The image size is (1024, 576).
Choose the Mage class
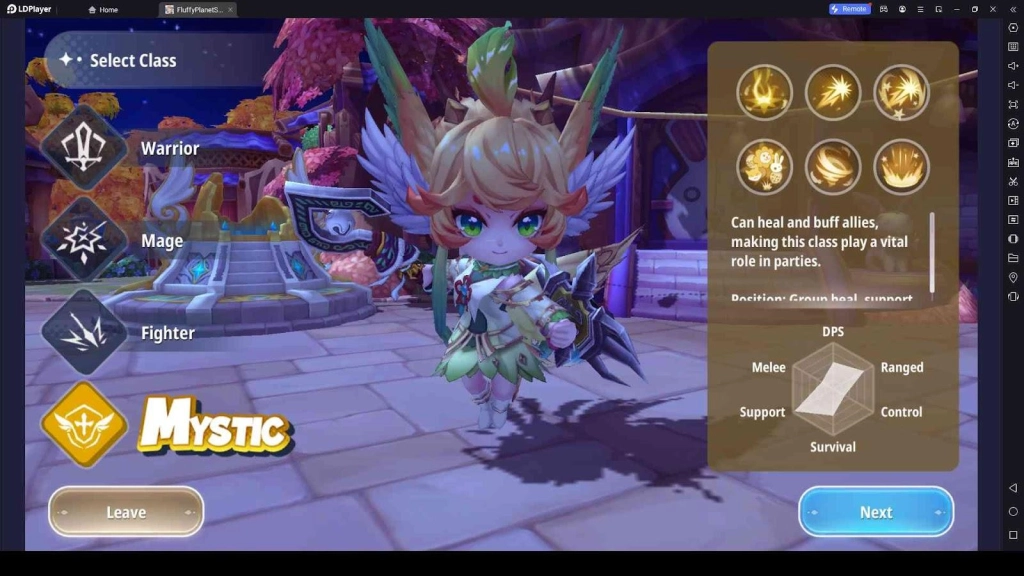(84, 240)
